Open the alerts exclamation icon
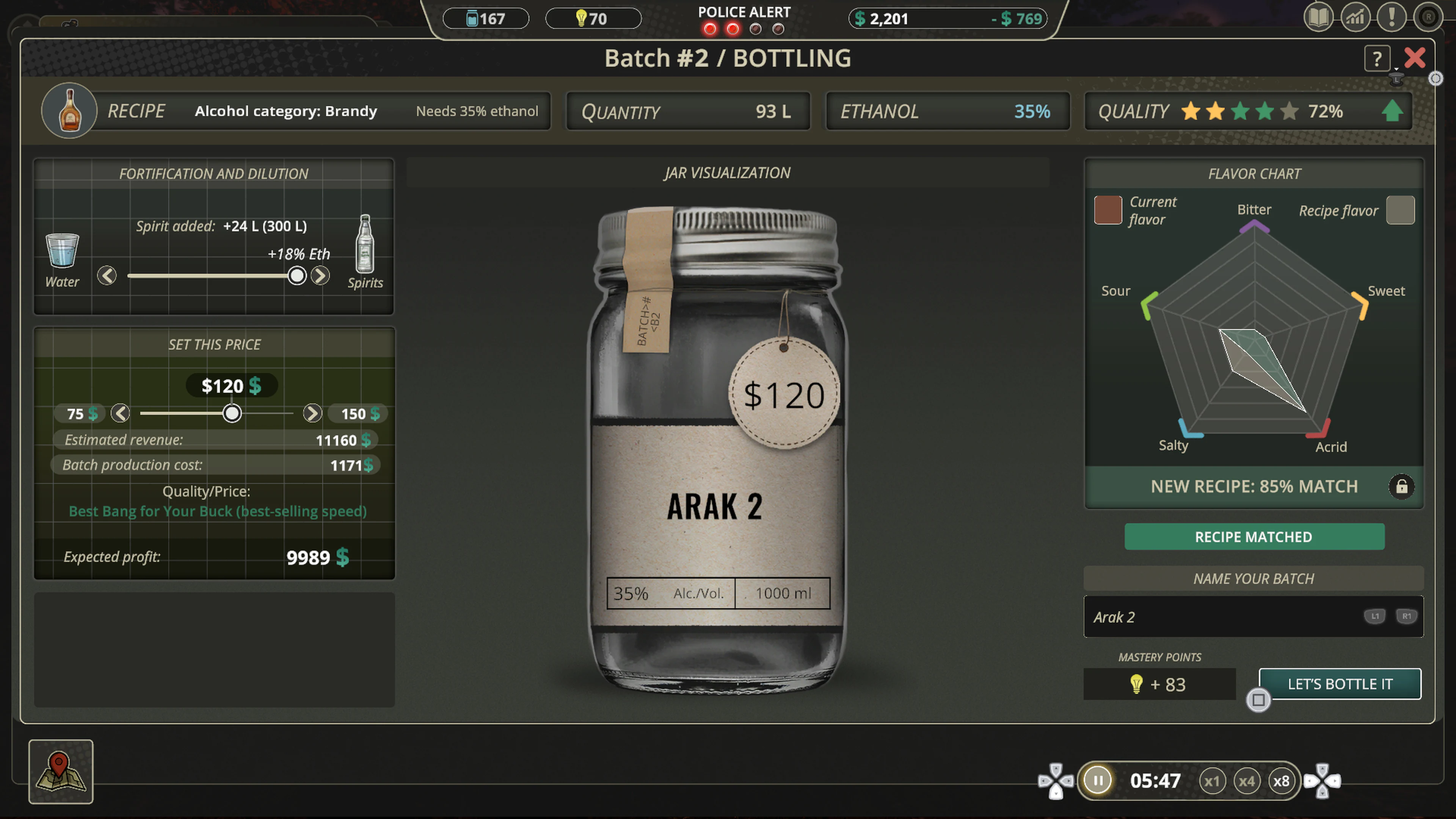This screenshot has height=819, width=1456. click(1392, 17)
